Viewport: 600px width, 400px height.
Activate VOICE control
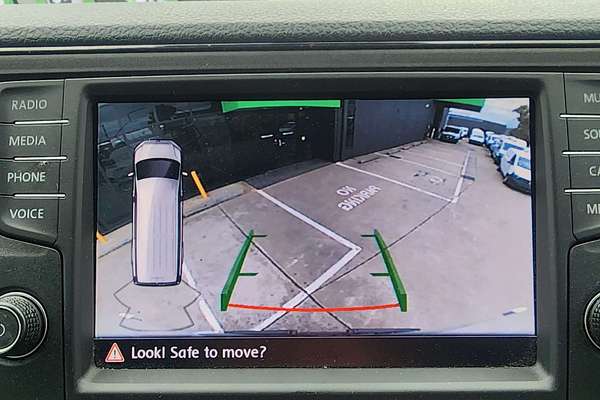click(x=26, y=213)
